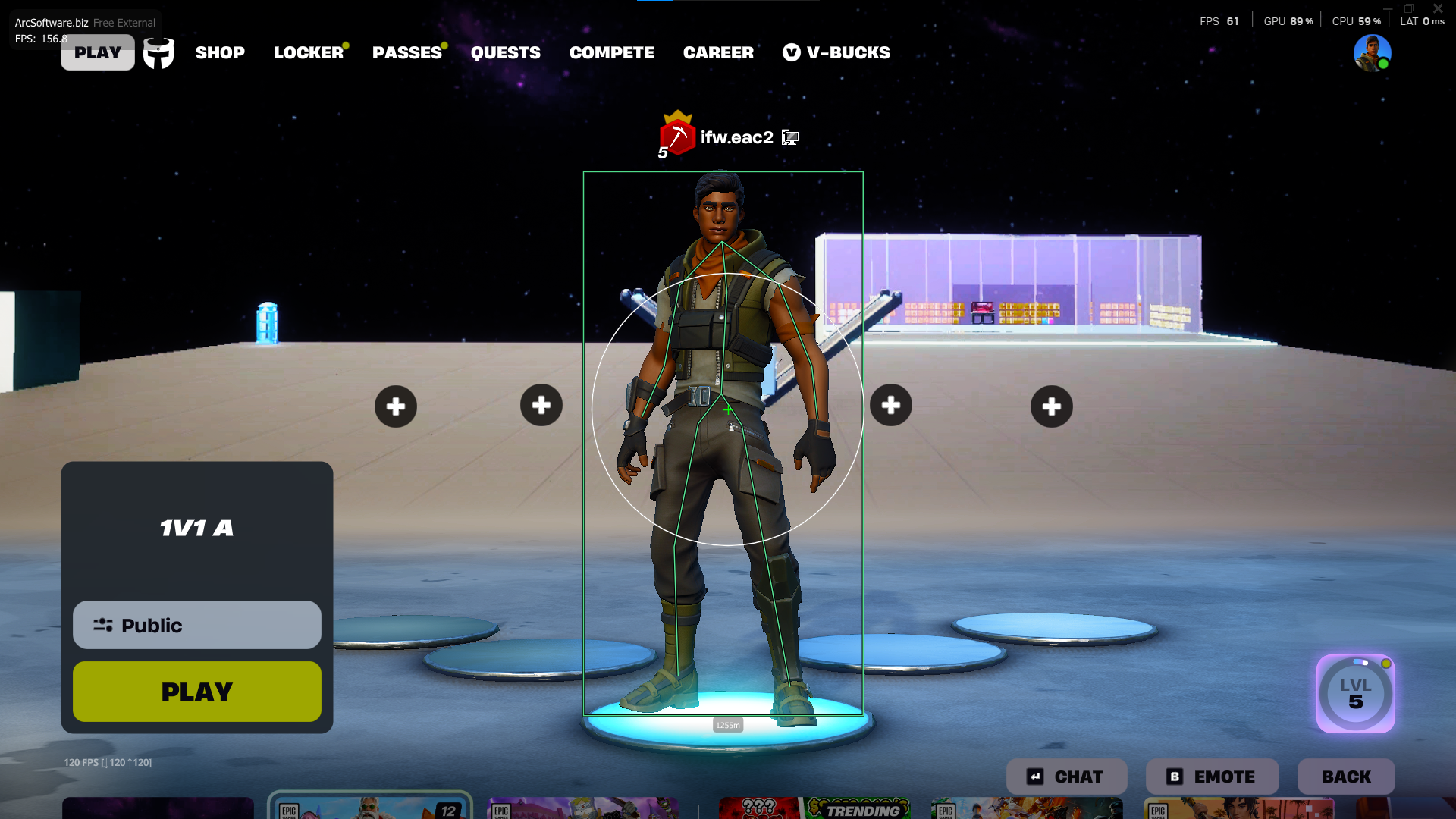Start the match with yellow Play button
Image resolution: width=1456 pixels, height=819 pixels.
(197, 692)
